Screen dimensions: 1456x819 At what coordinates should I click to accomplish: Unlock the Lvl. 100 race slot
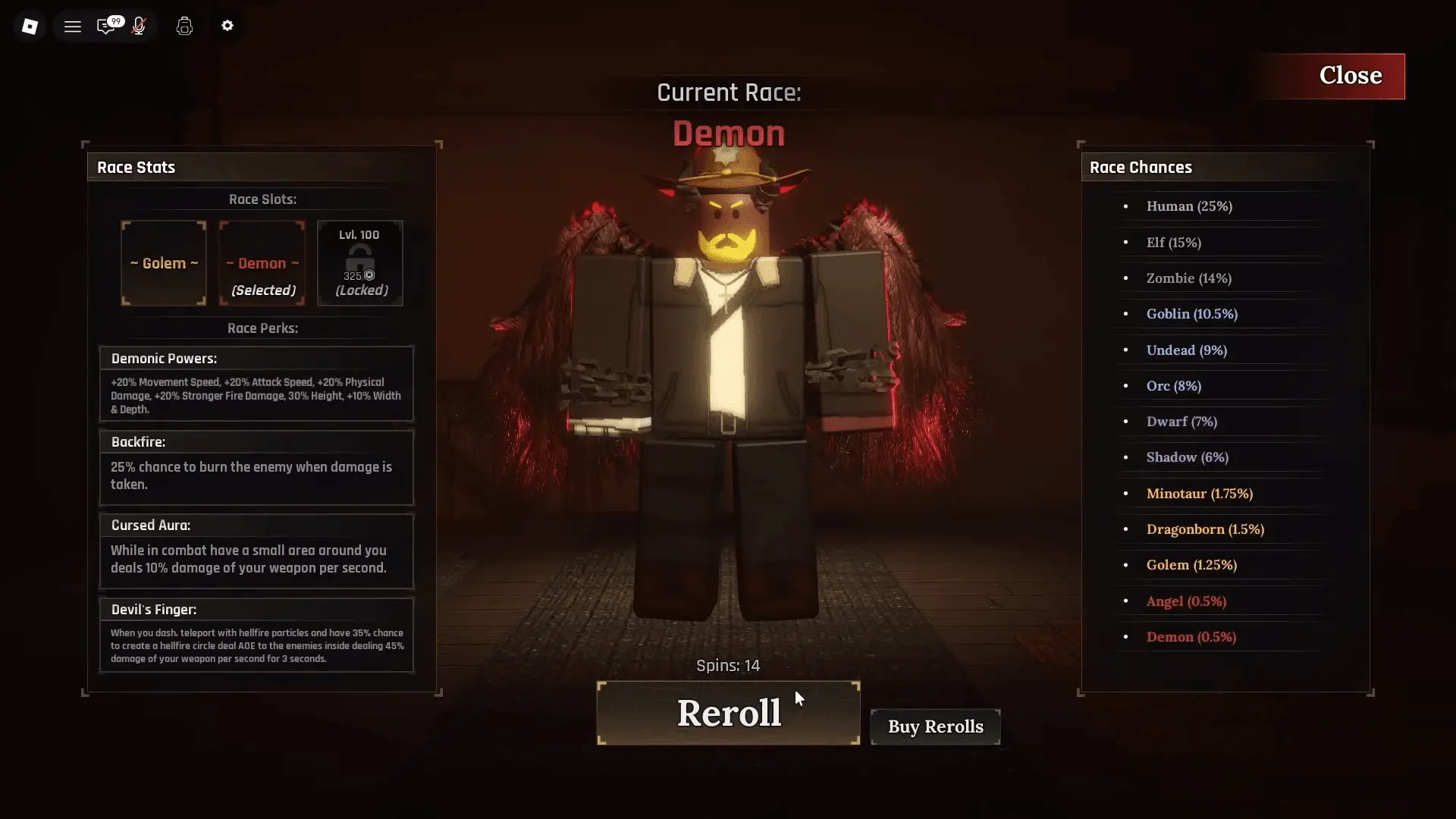tap(359, 262)
